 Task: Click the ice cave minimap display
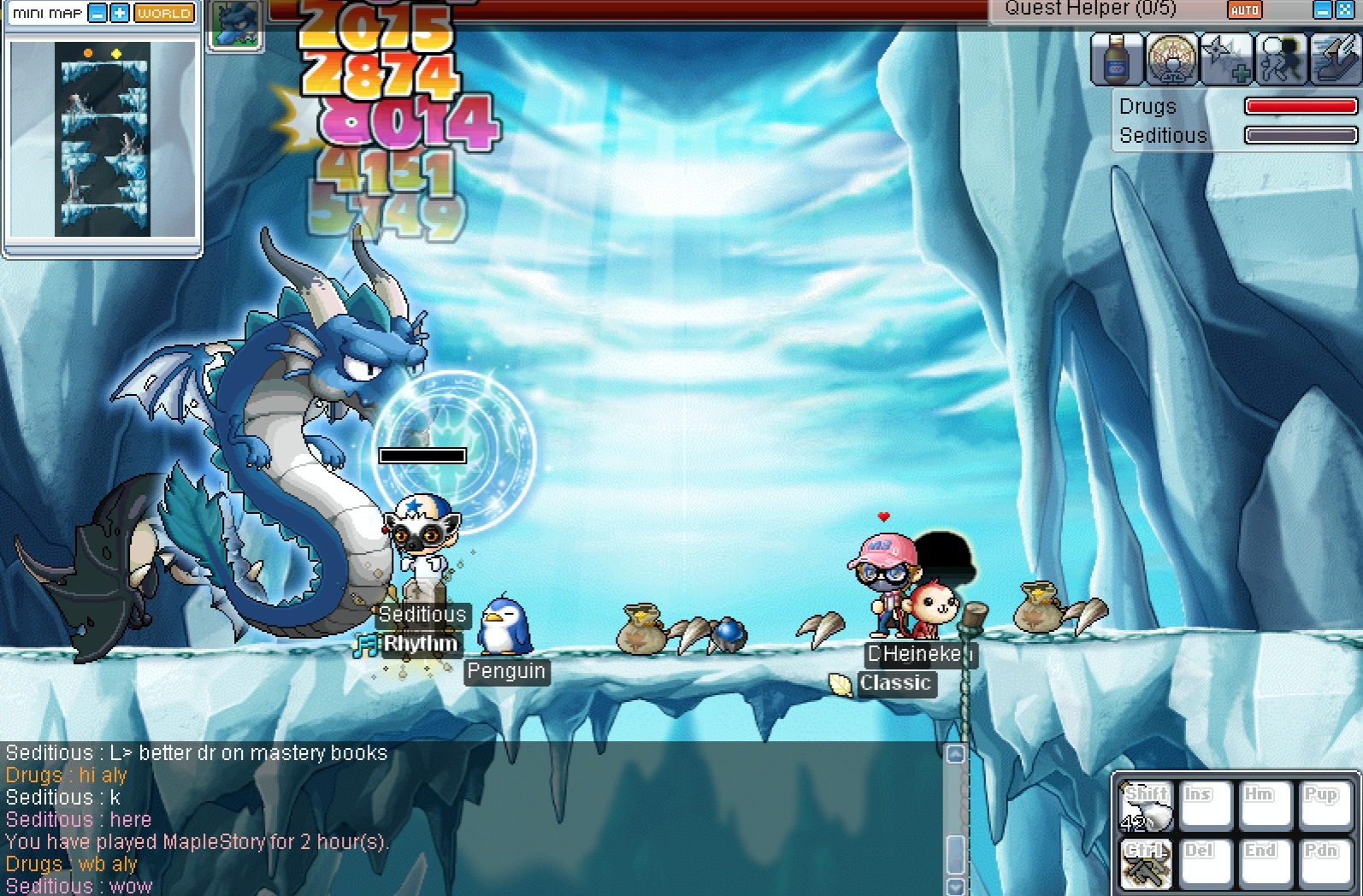pyautogui.click(x=103, y=139)
